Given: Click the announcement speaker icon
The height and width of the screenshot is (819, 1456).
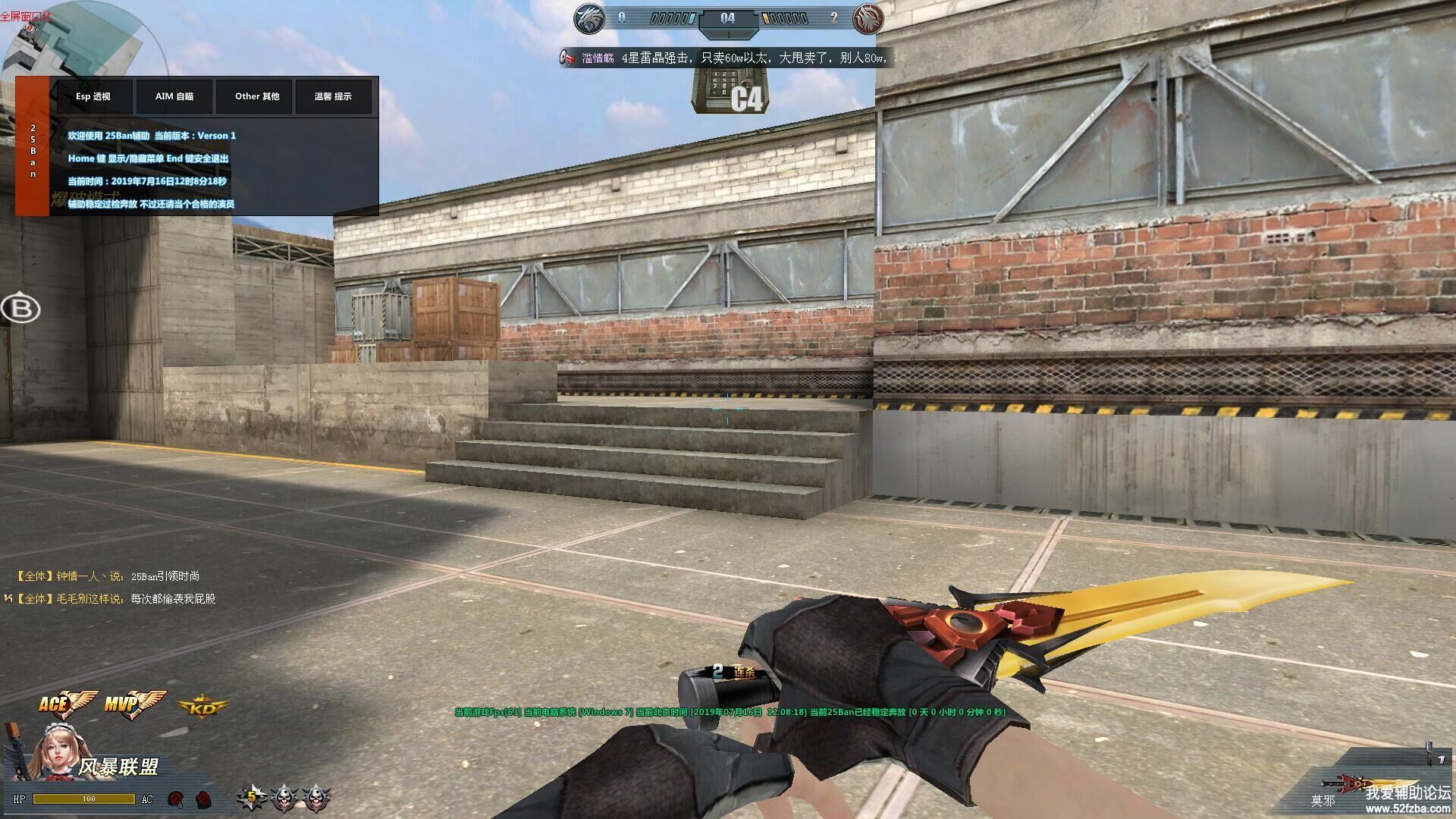Looking at the screenshot, I should tap(568, 58).
